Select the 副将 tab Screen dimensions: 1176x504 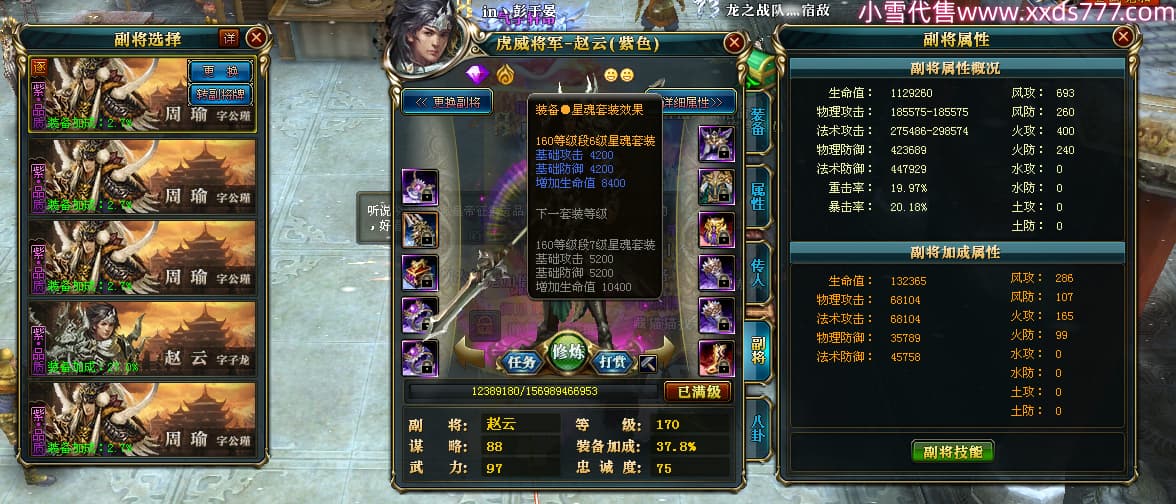(757, 343)
